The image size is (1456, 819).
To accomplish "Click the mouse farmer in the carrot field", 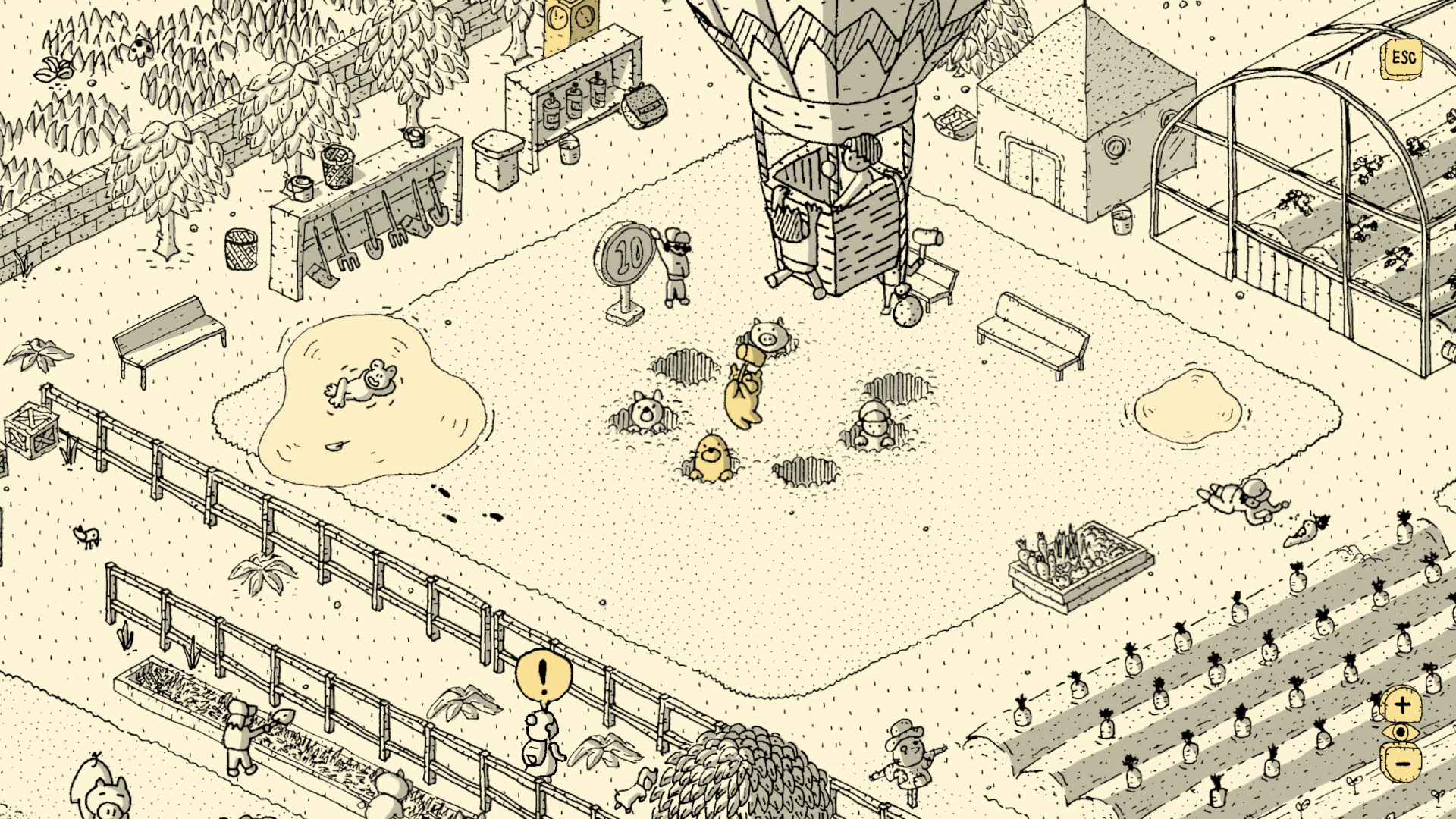I will click(x=910, y=758).
